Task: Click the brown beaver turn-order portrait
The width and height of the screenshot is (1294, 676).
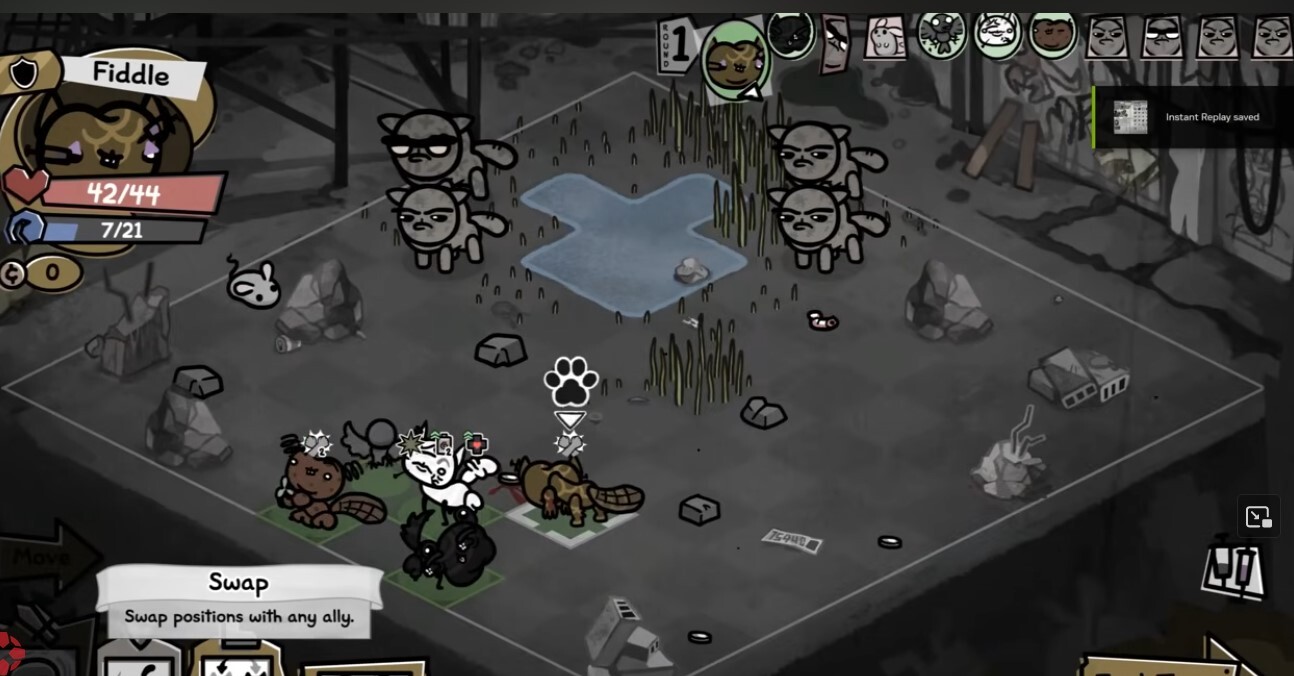Action: (x=1052, y=37)
